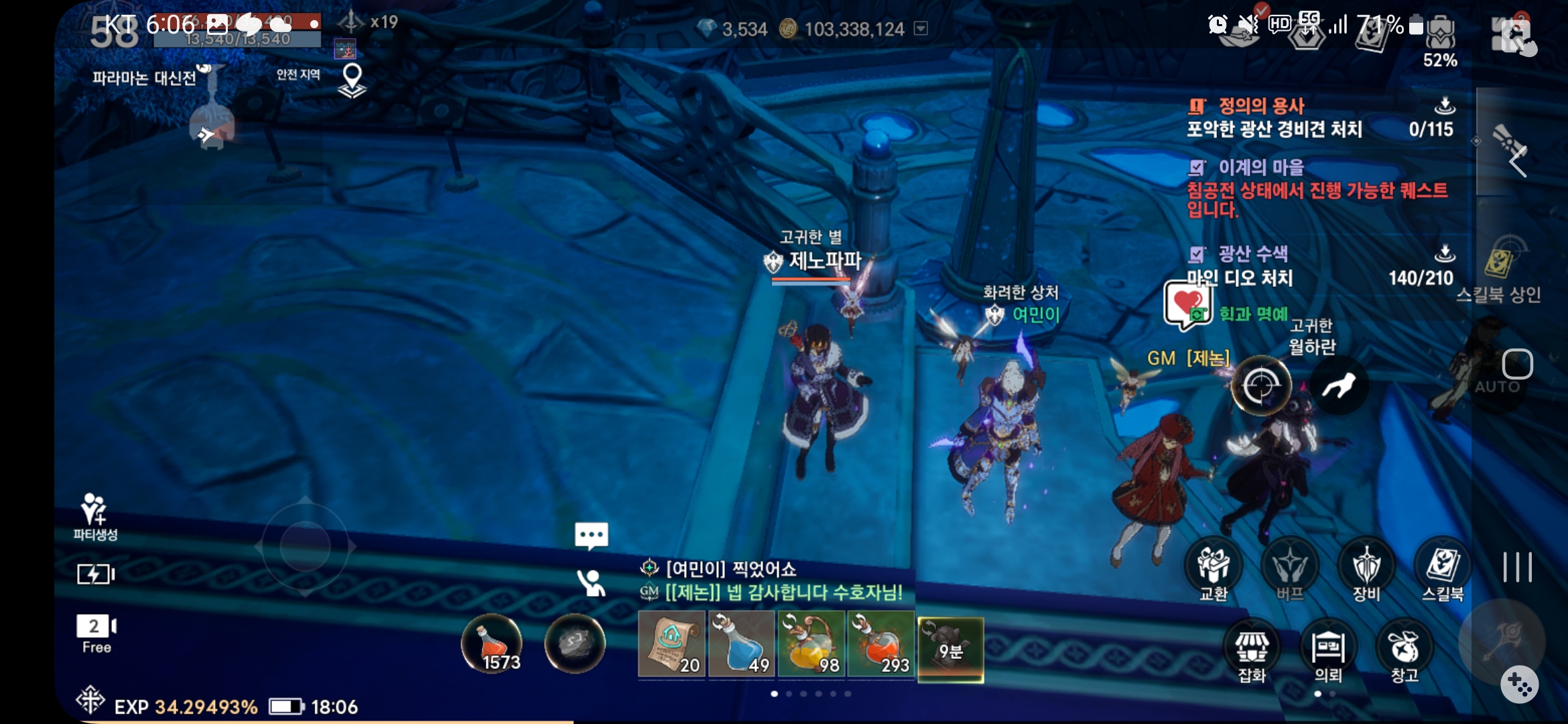This screenshot has height=724, width=1568.
Task: Open the 장비 equipment shop
Action: pos(1366,567)
